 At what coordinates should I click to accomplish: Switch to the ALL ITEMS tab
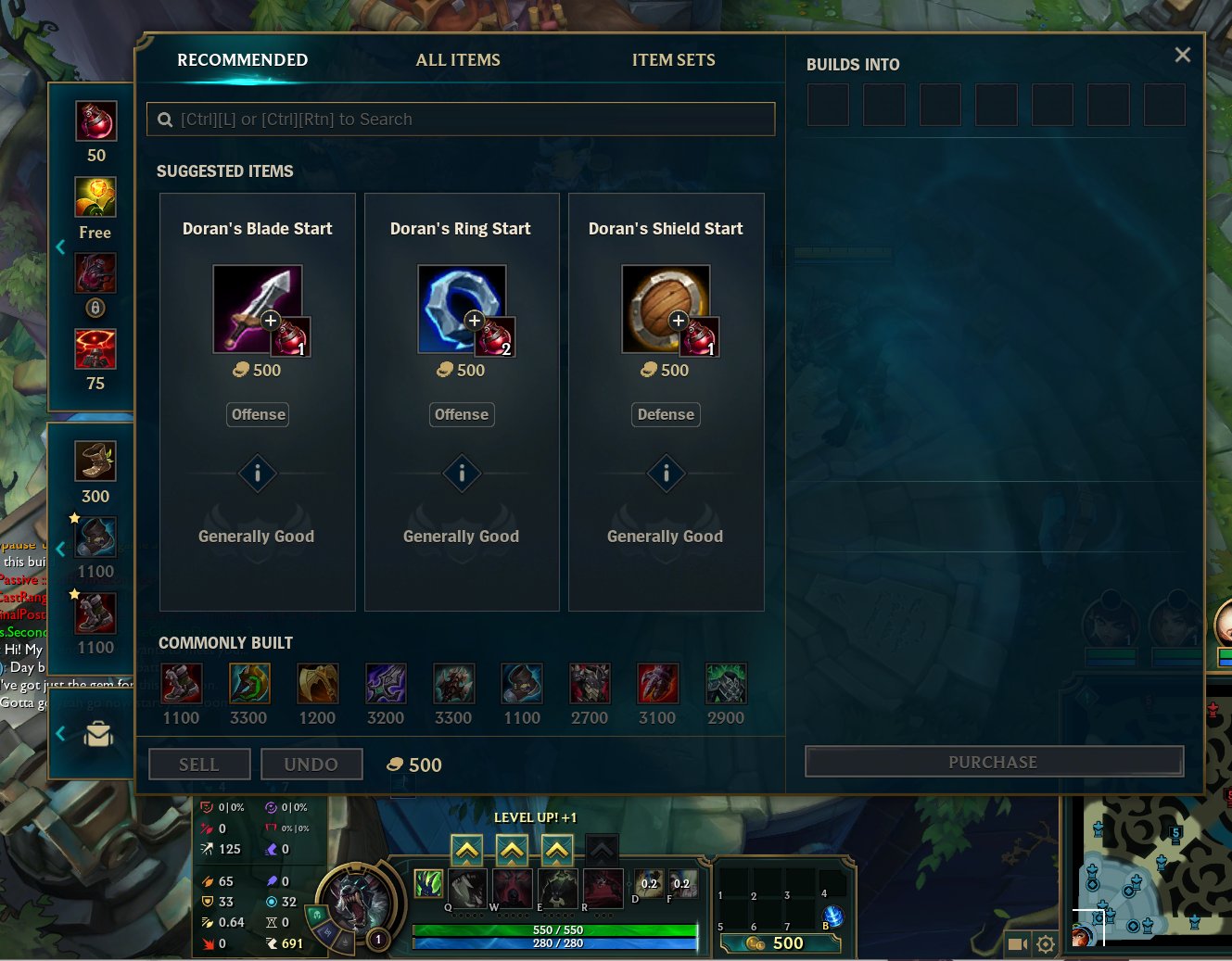point(458,59)
